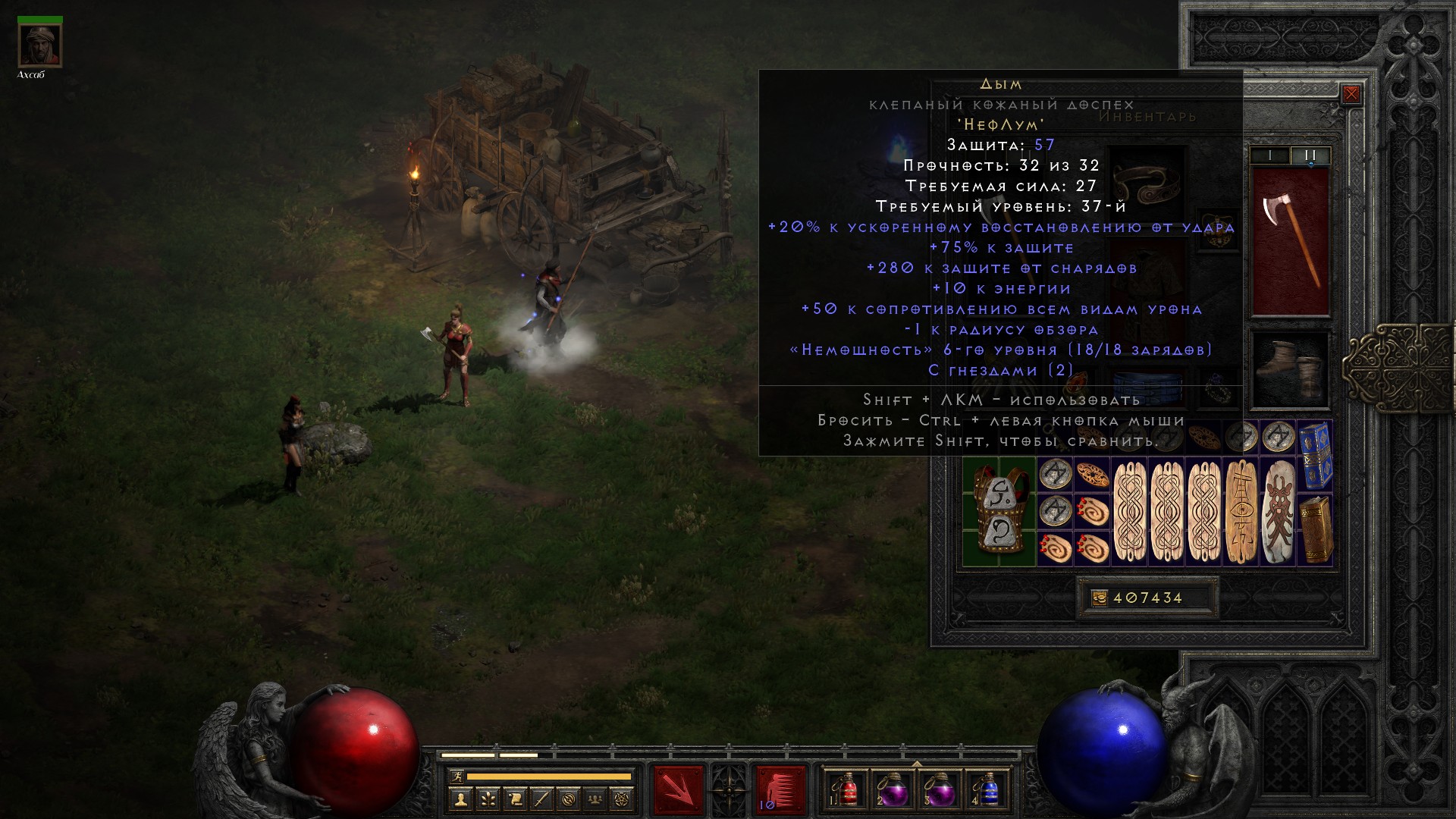The image size is (1456, 819).
Task: Select the gold coin stash button
Action: (1100, 598)
